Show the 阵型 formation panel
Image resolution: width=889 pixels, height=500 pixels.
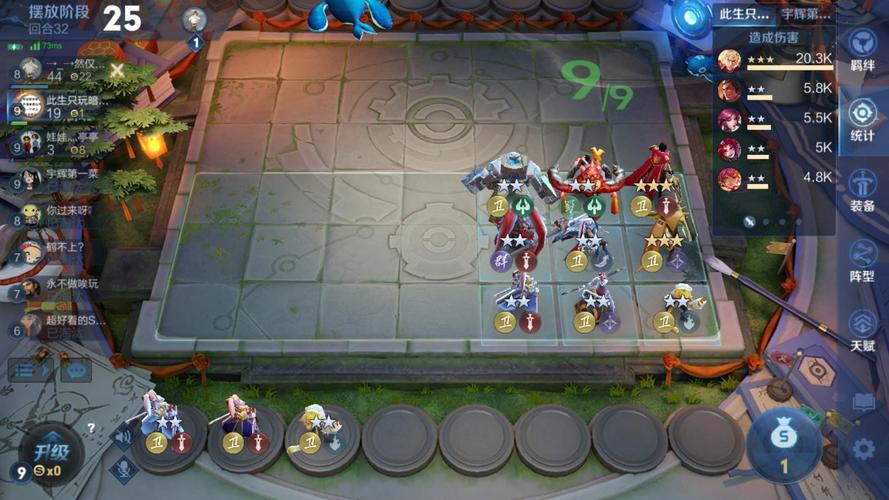point(862,261)
